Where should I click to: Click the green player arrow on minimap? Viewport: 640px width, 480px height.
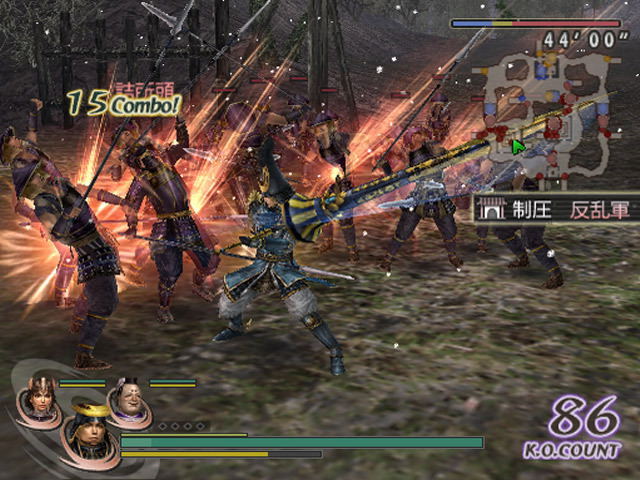pos(519,148)
